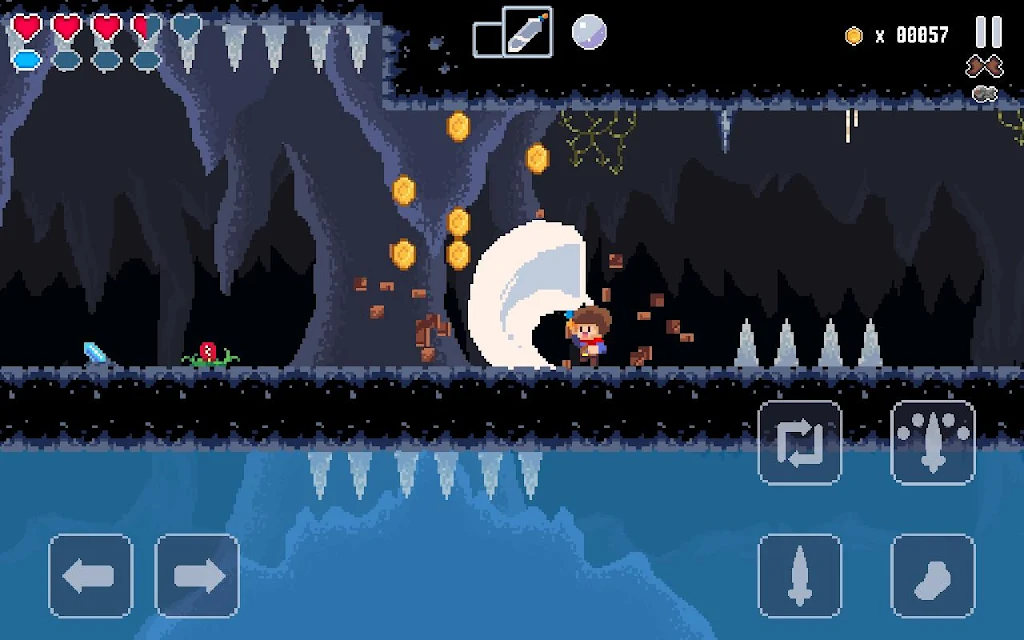Jump using the boot button
1024x640 pixels.
[932, 575]
